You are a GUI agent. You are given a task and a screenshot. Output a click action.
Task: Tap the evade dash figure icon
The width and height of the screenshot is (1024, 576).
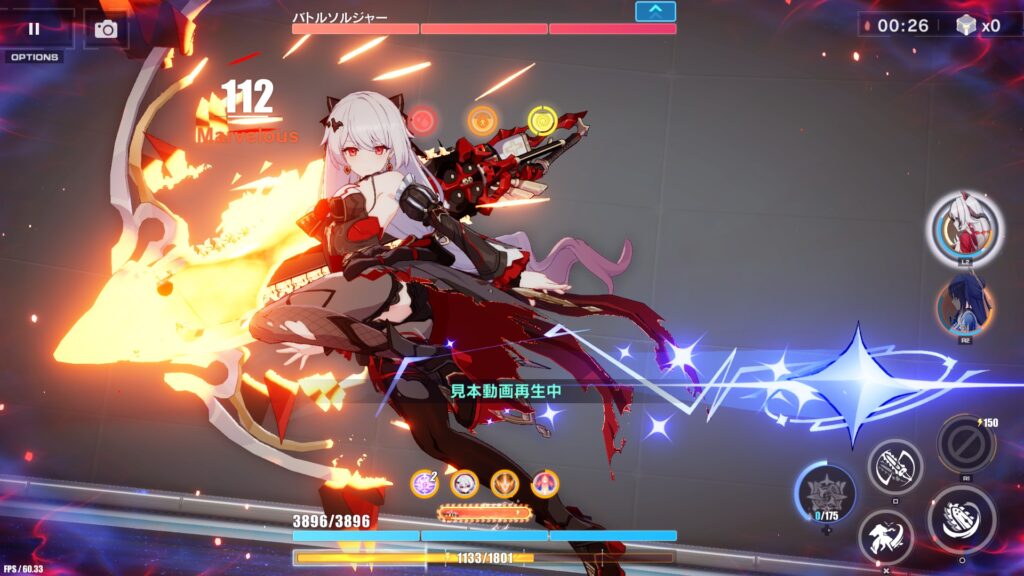(x=885, y=537)
